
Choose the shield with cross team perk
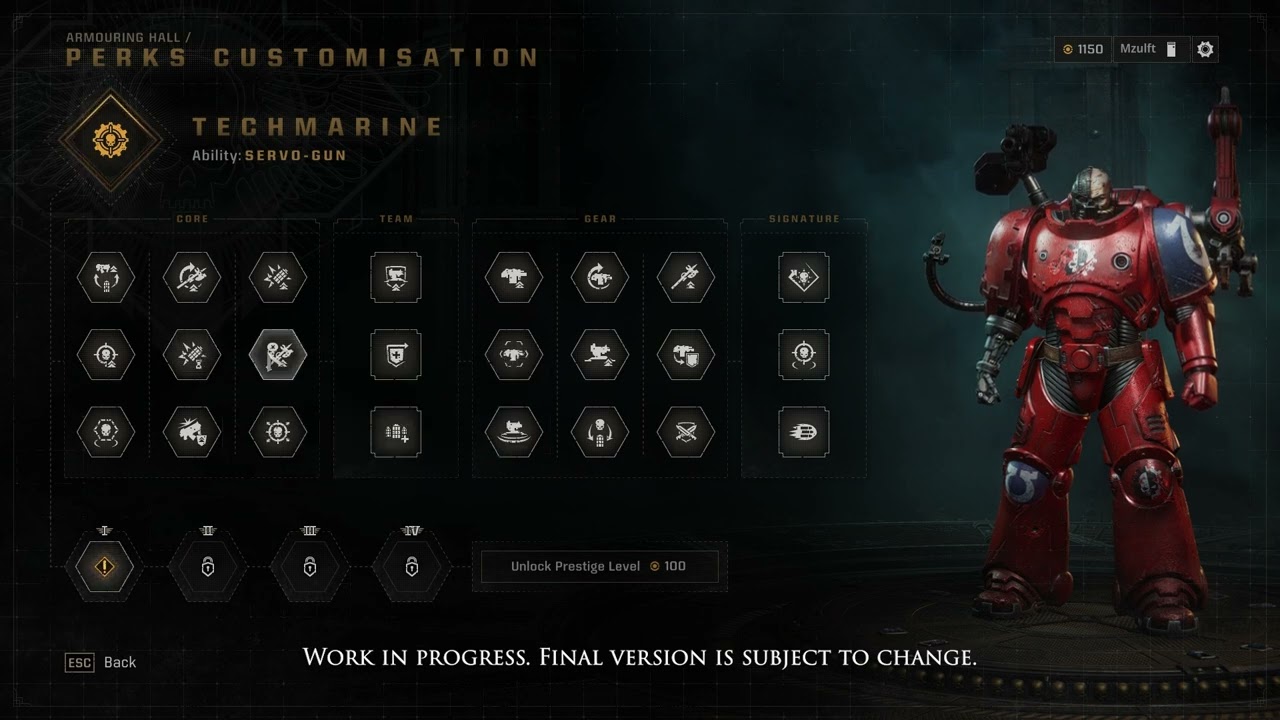pos(396,354)
